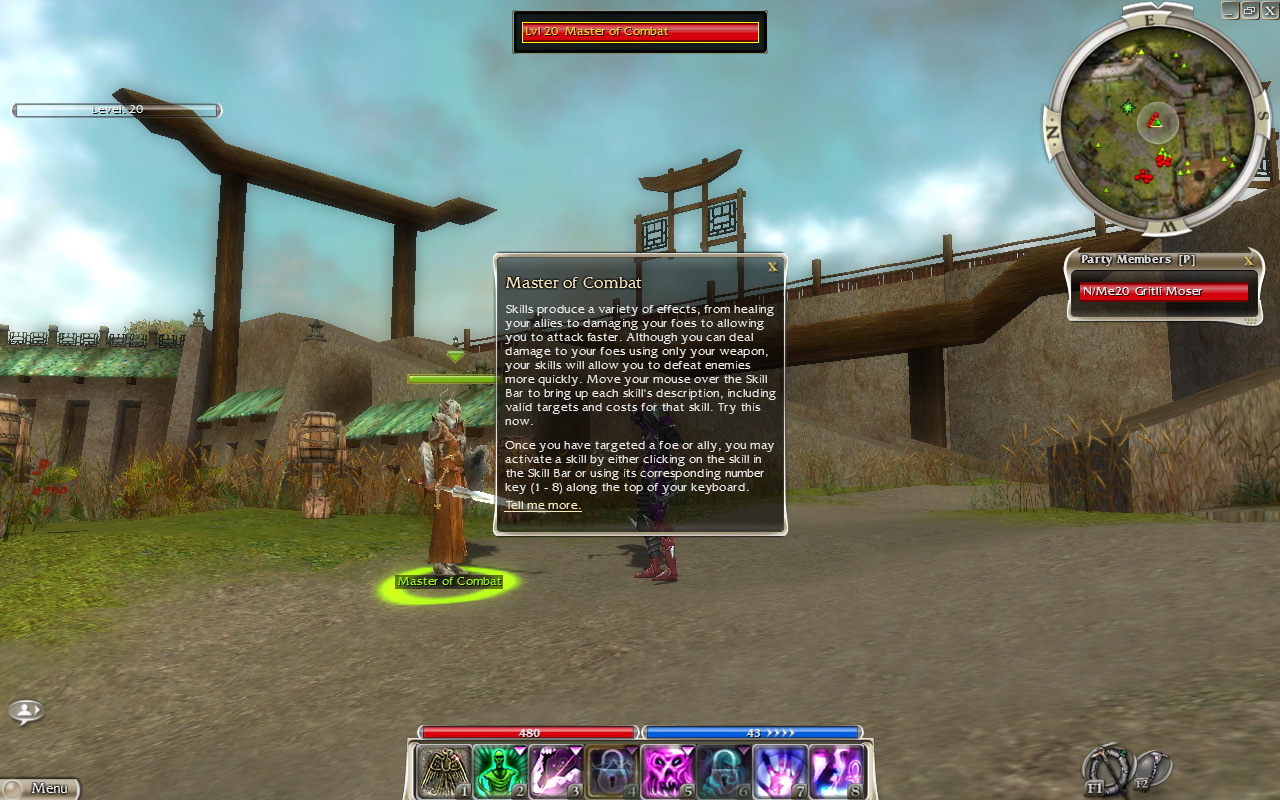Cast the pink arm skill in slot 3
Image resolution: width=1280 pixels, height=800 pixels.
click(x=555, y=772)
